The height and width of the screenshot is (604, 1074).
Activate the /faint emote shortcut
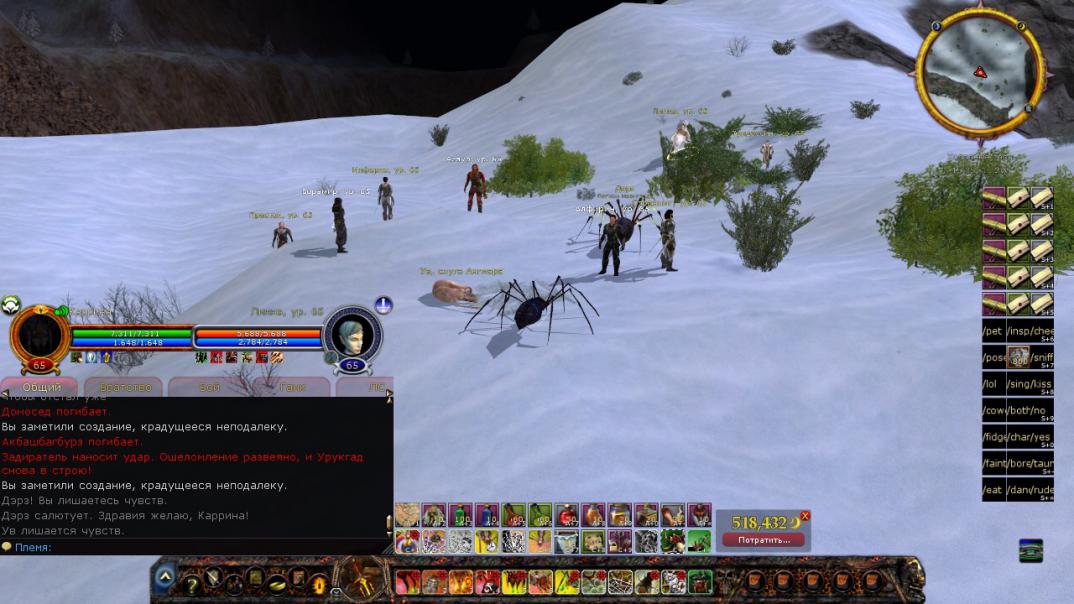[994, 462]
